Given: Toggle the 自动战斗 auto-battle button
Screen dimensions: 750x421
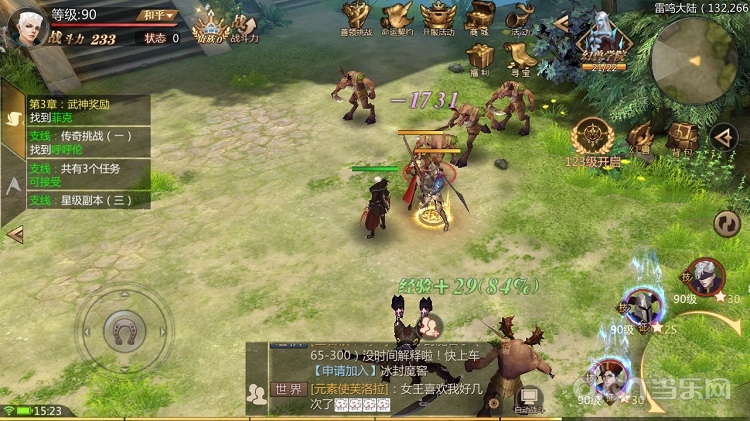Looking at the screenshot, I should (527, 400).
